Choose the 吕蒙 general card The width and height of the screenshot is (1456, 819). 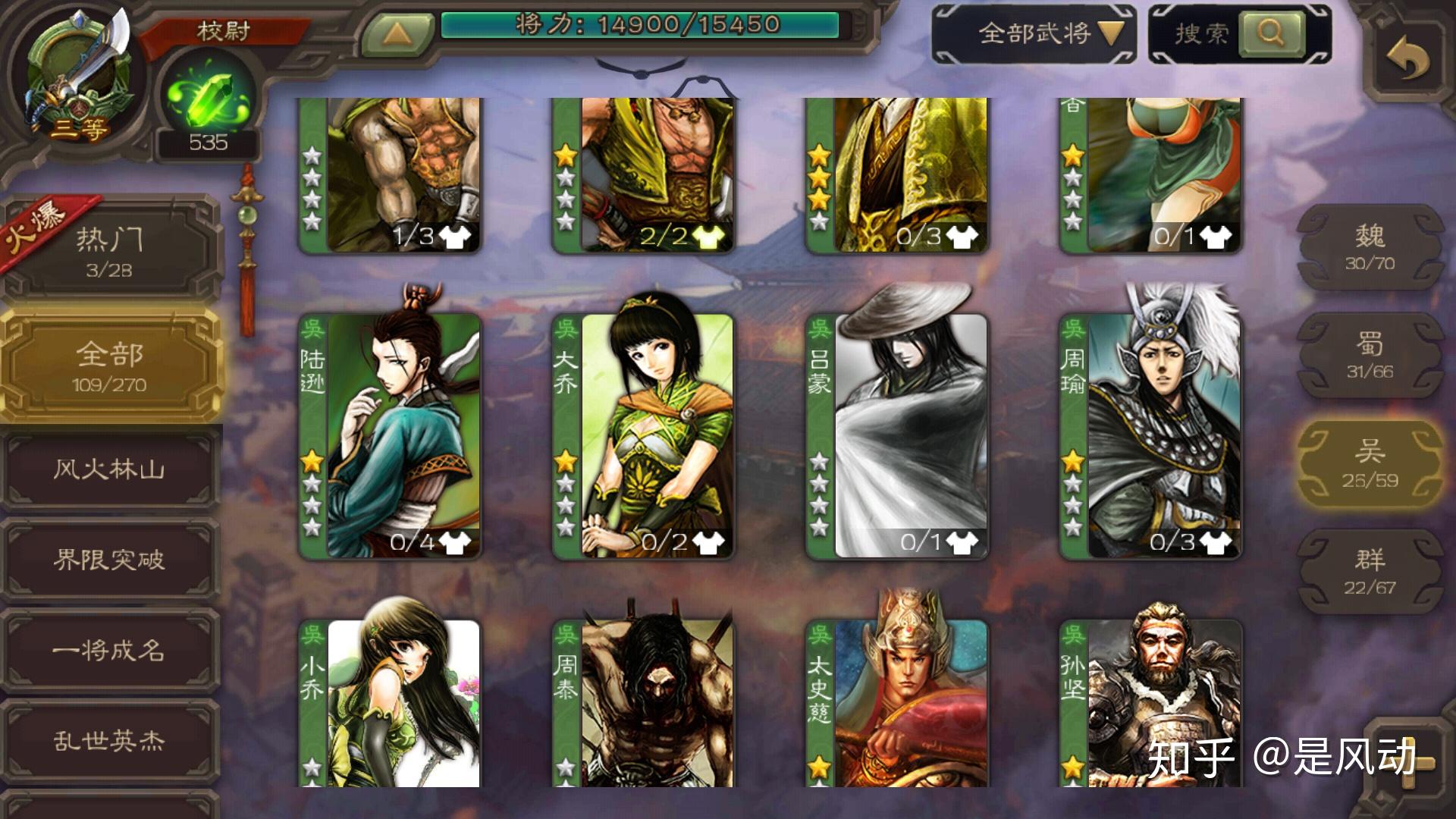pyautogui.click(x=897, y=436)
